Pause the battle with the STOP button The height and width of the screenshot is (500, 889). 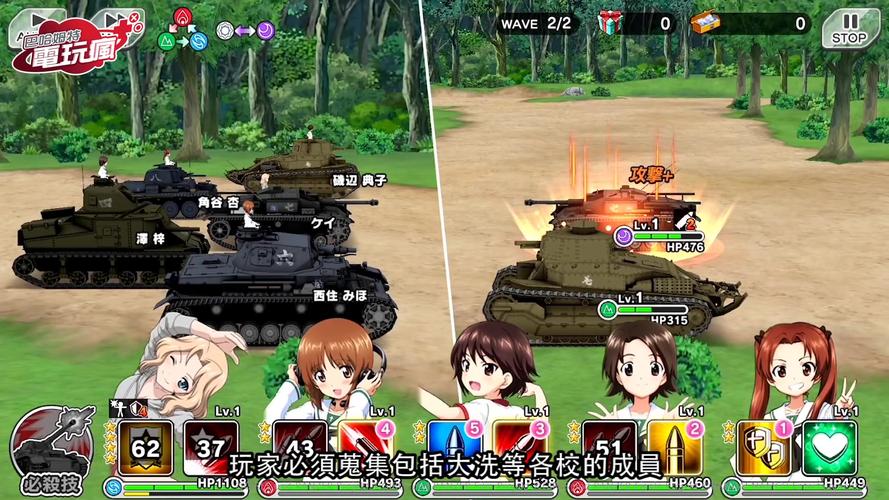[850, 27]
